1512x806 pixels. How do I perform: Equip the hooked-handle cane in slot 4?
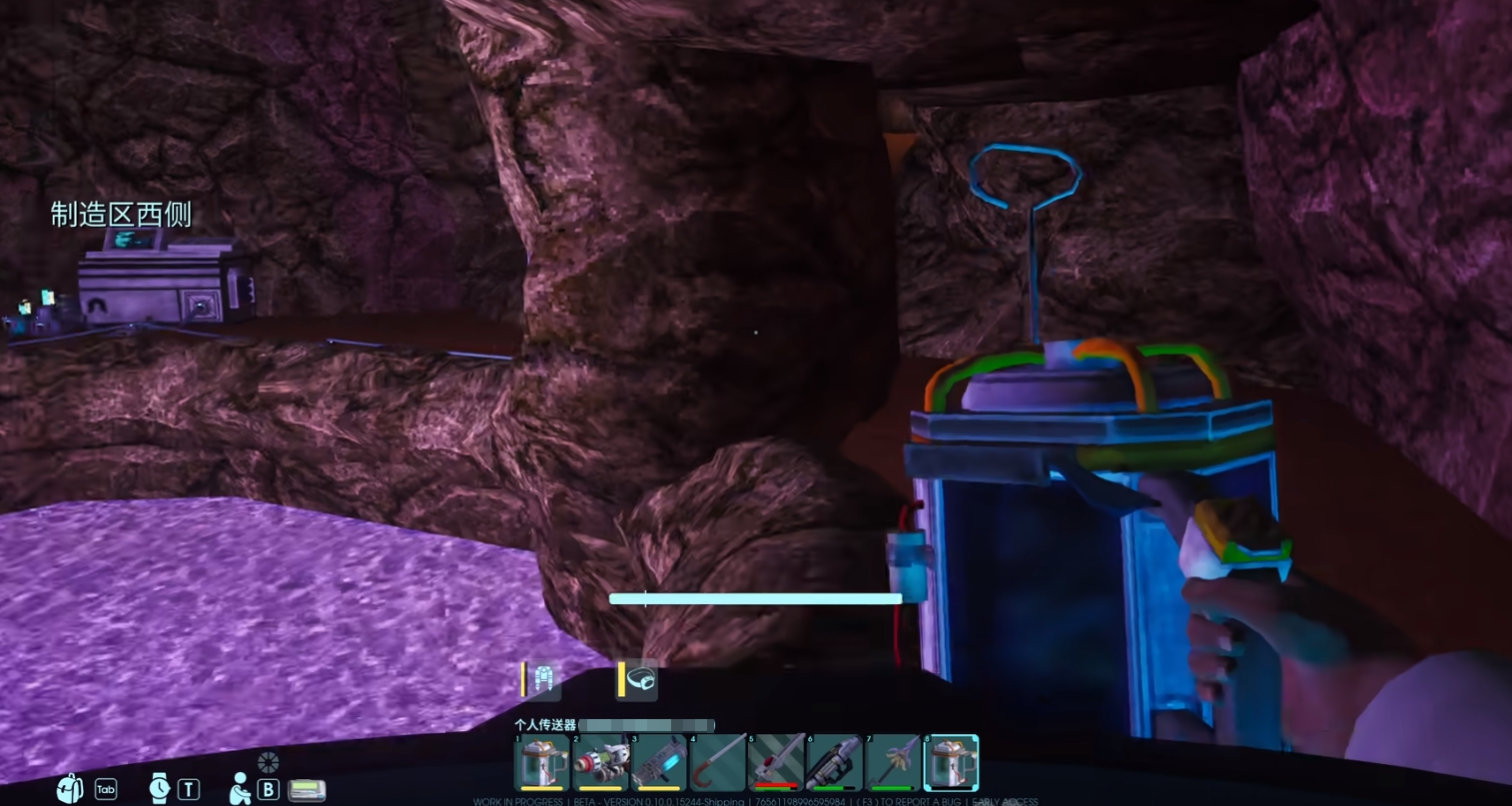[718, 764]
